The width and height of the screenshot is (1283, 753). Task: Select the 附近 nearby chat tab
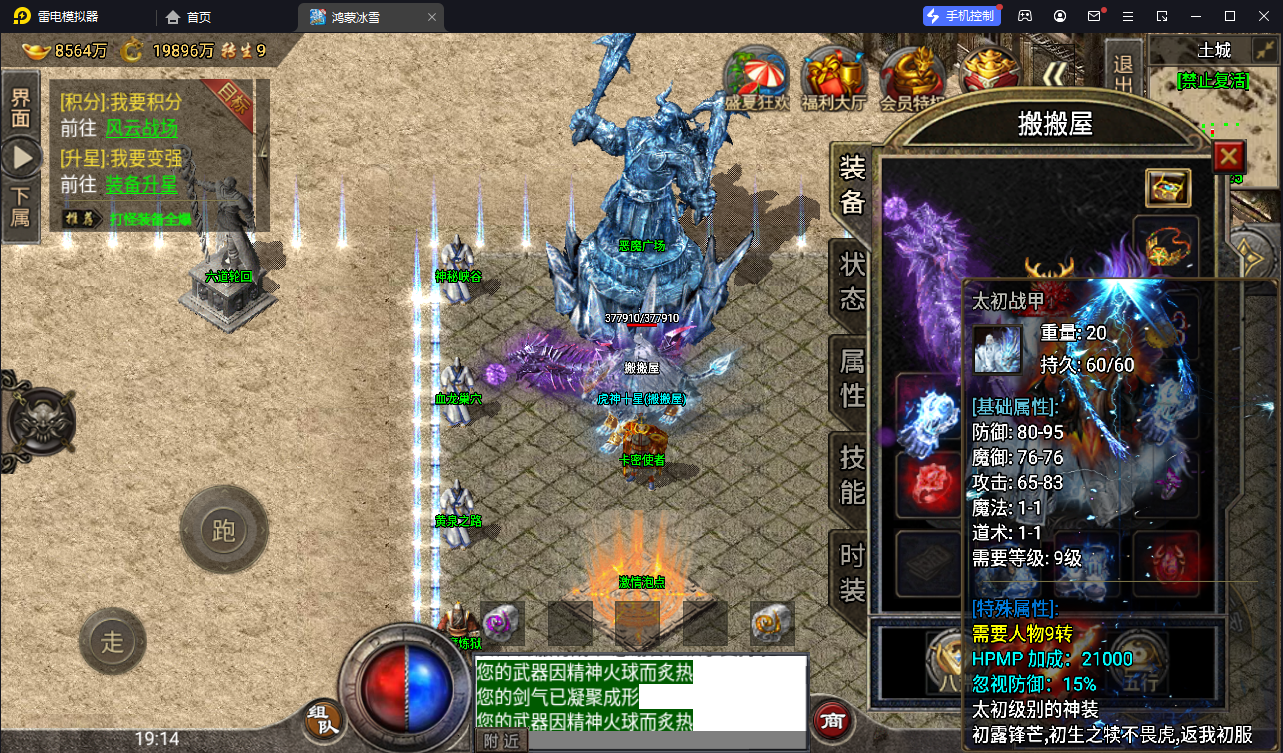tap(501, 740)
